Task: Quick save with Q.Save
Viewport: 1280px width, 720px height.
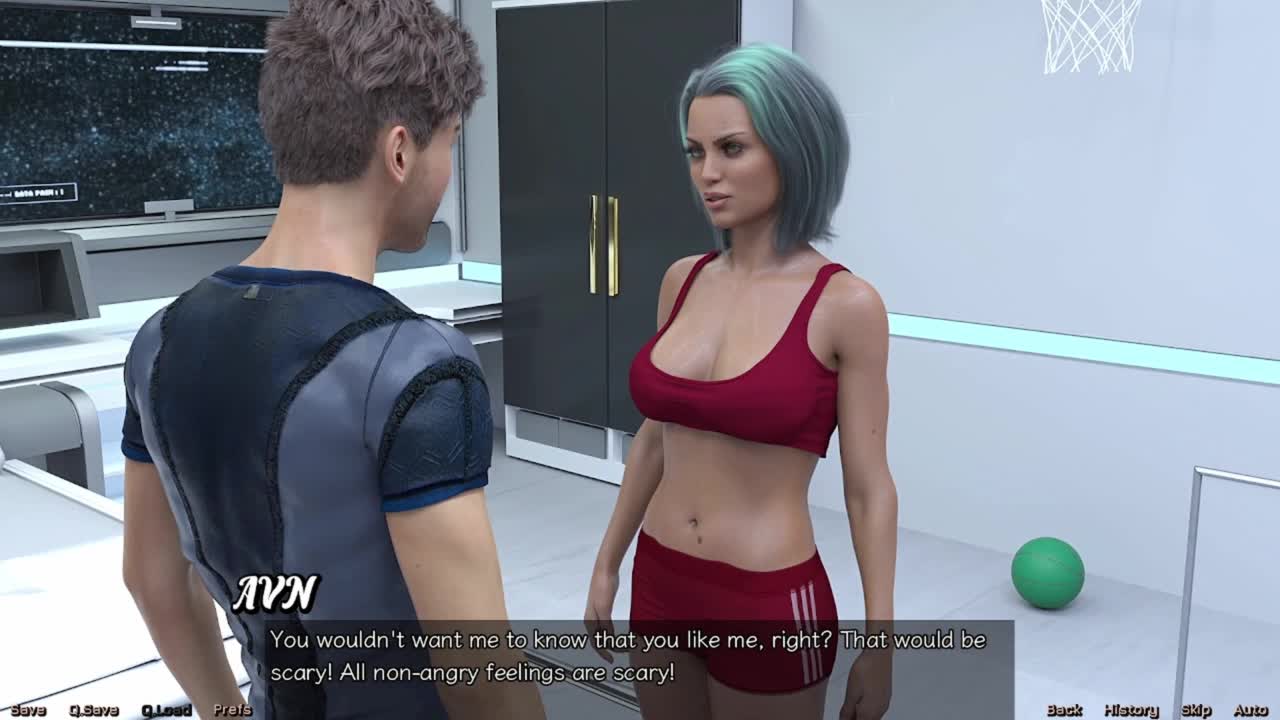Action: [93, 710]
